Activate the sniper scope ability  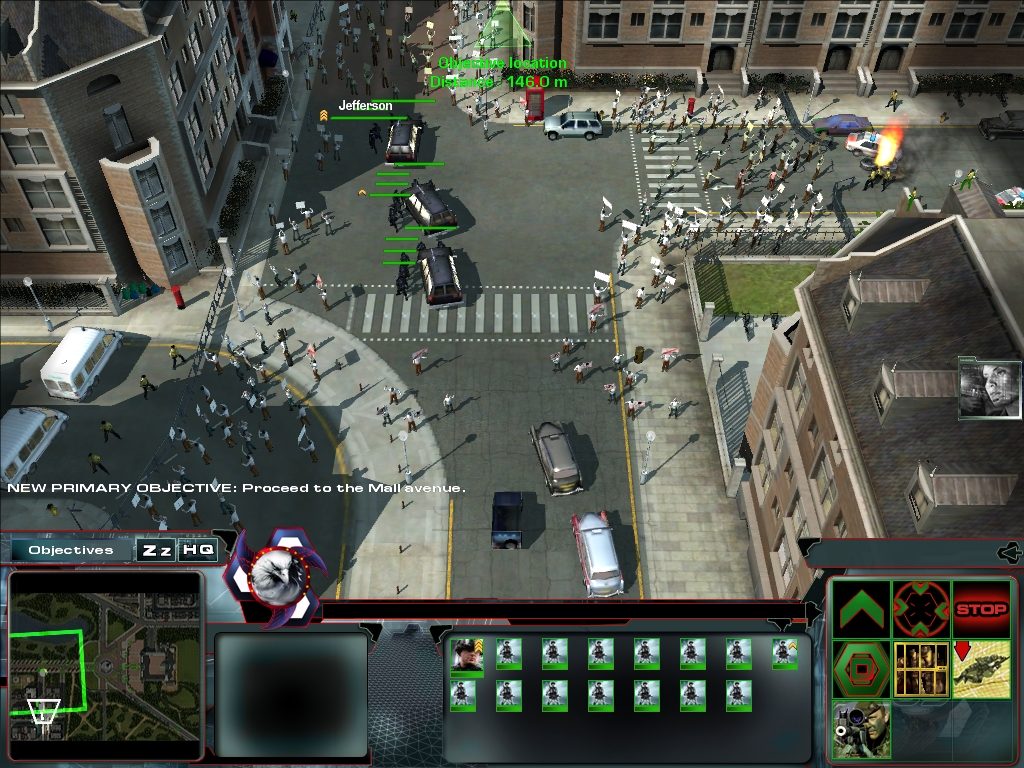click(x=861, y=729)
